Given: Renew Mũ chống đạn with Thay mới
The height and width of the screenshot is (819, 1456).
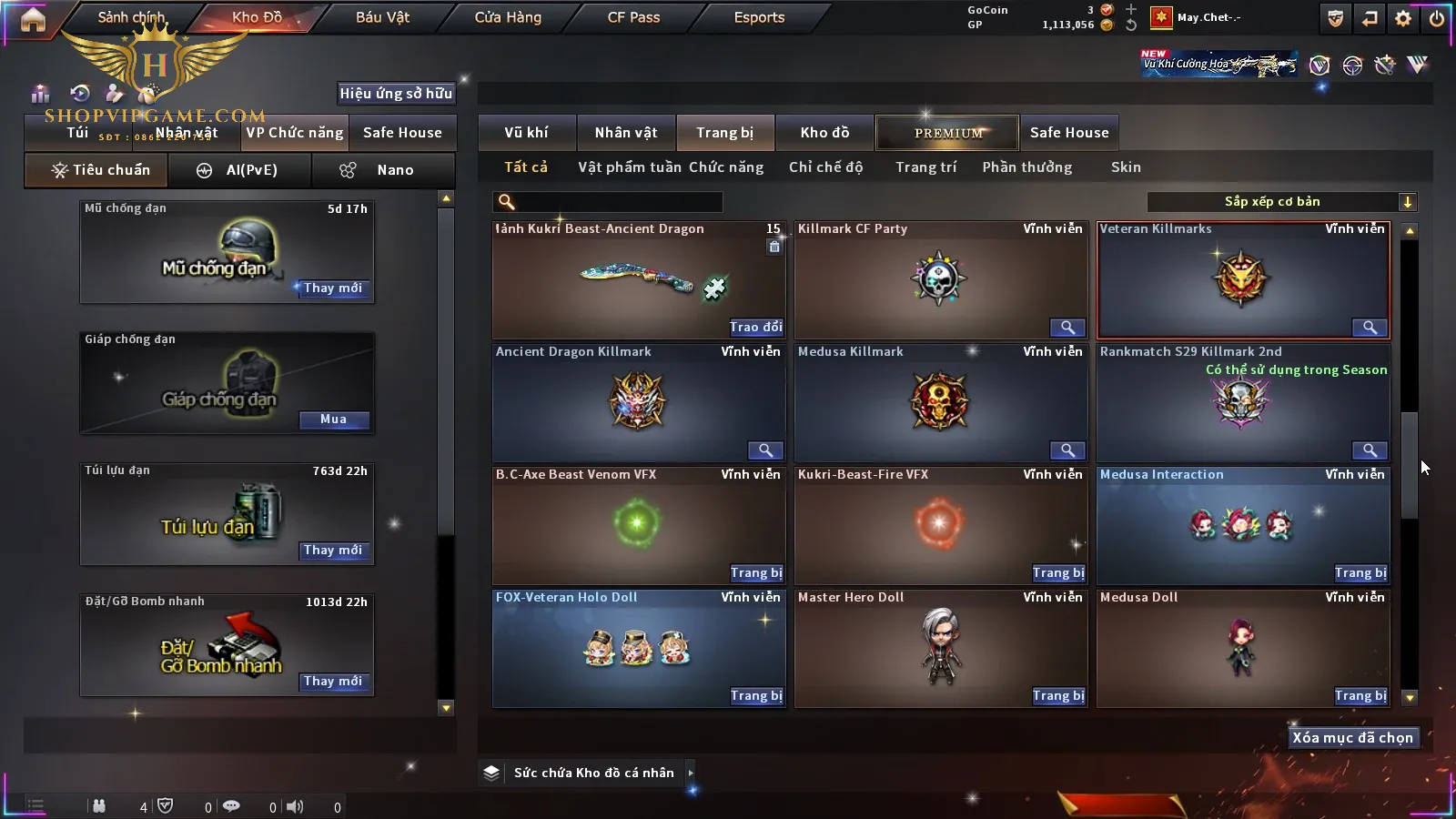Looking at the screenshot, I should 333,288.
